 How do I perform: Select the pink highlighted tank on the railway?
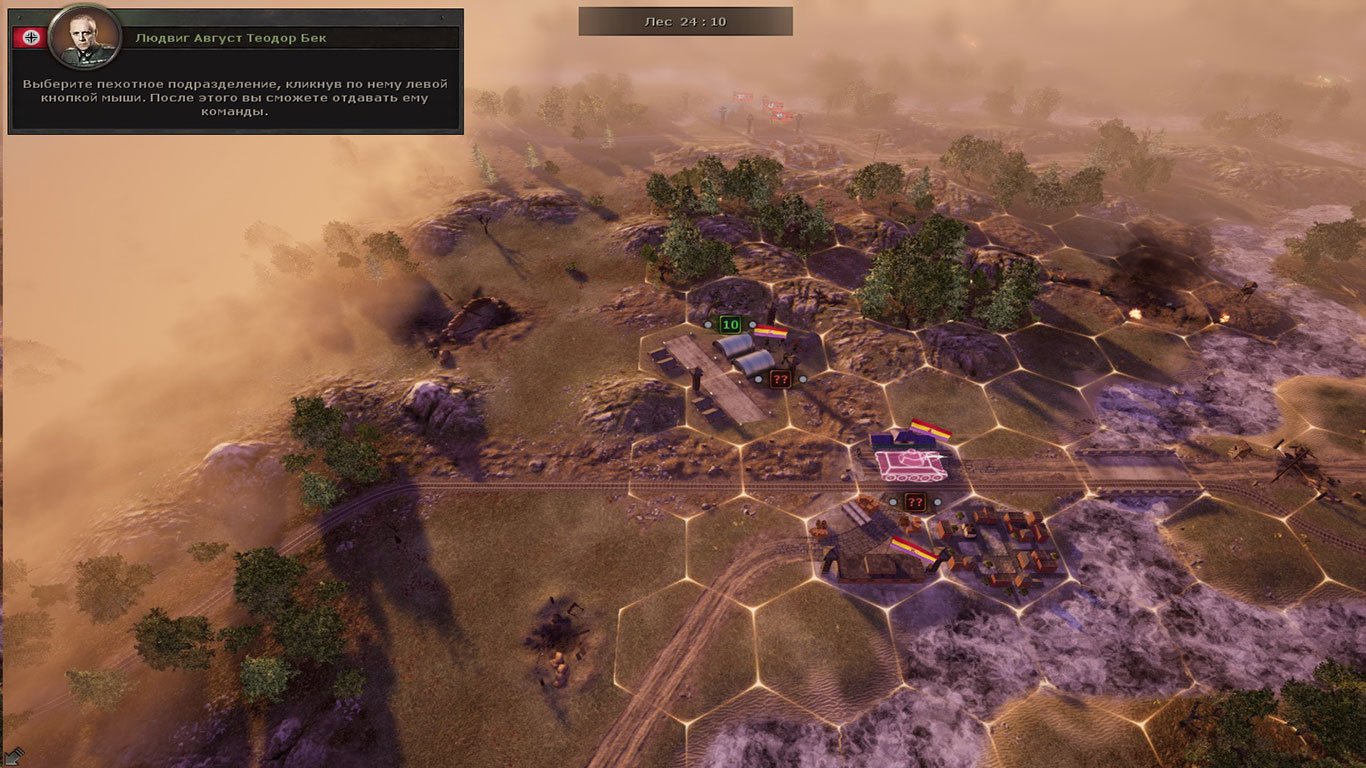(x=909, y=463)
